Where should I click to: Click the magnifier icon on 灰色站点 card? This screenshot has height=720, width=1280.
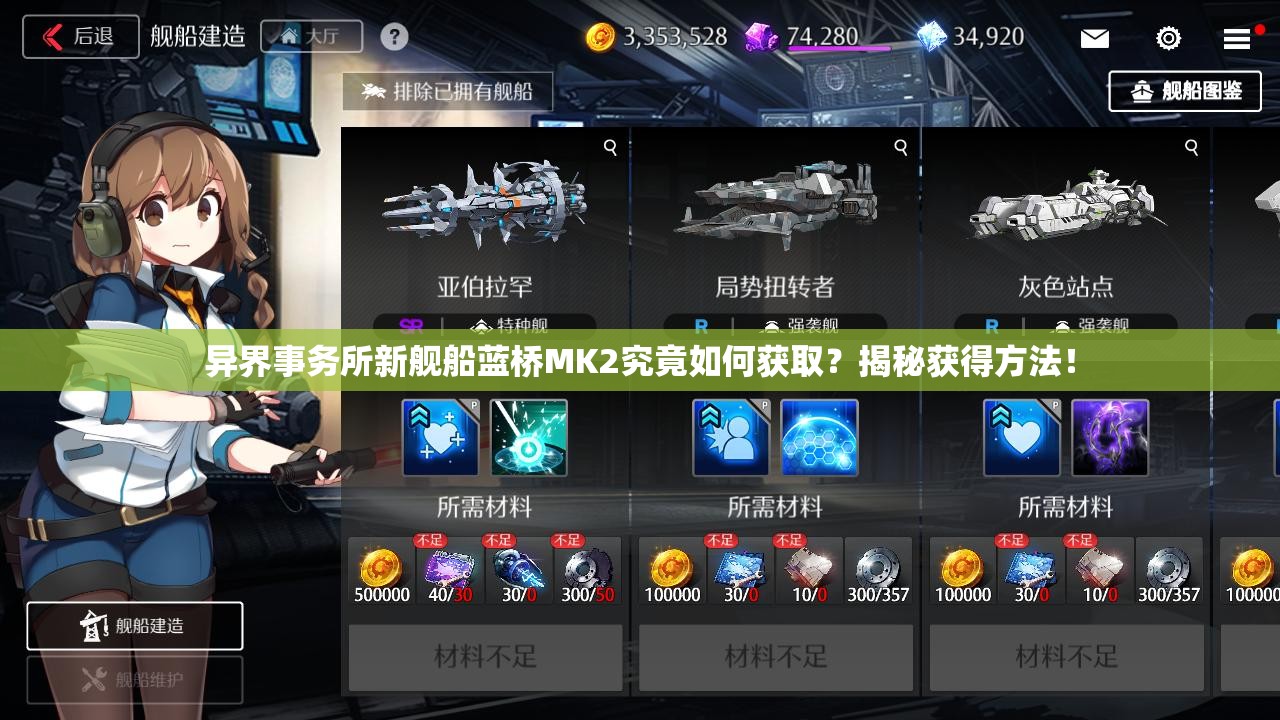[1190, 146]
